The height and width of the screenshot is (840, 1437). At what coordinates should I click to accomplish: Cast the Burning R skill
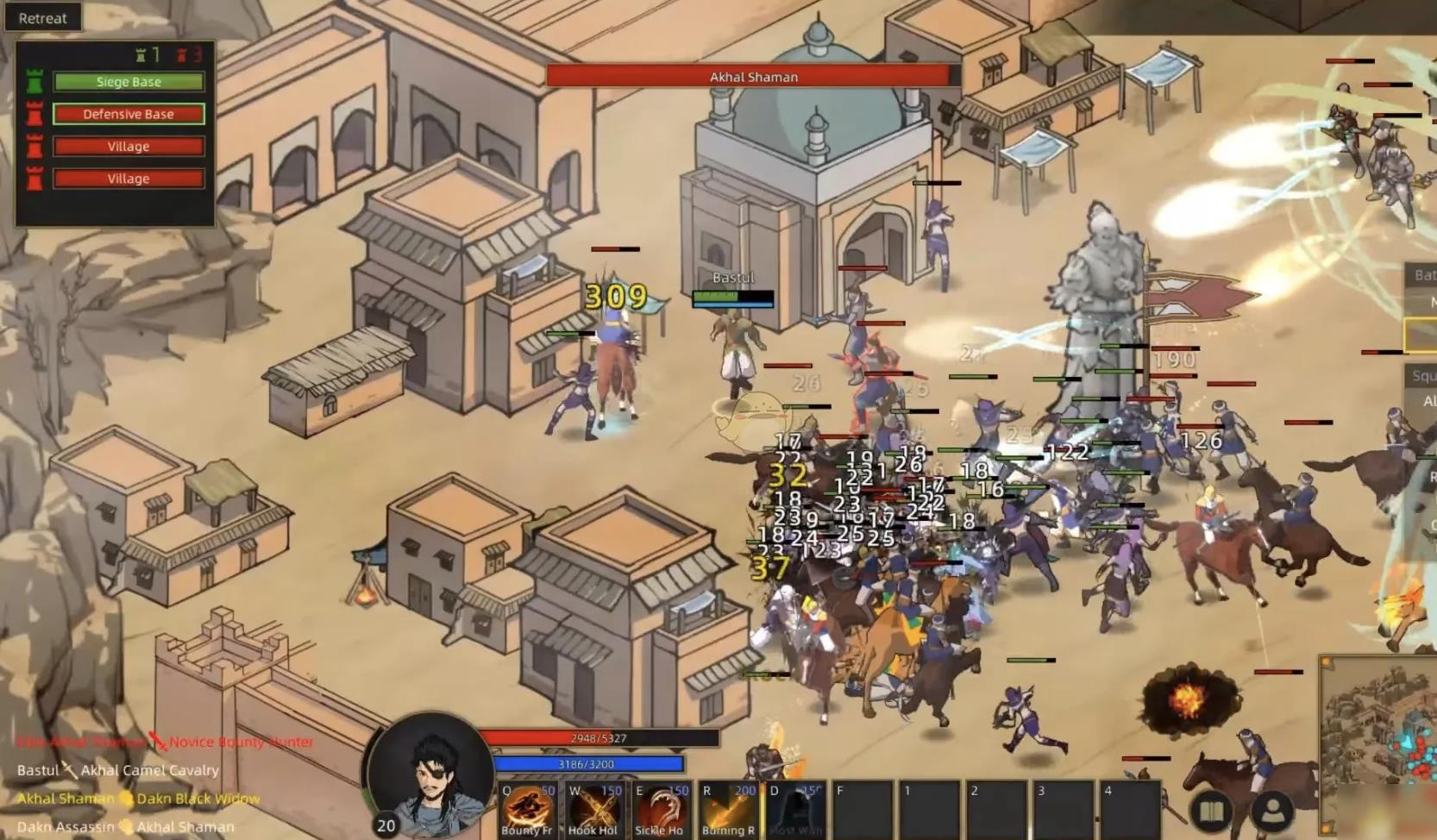point(728,811)
